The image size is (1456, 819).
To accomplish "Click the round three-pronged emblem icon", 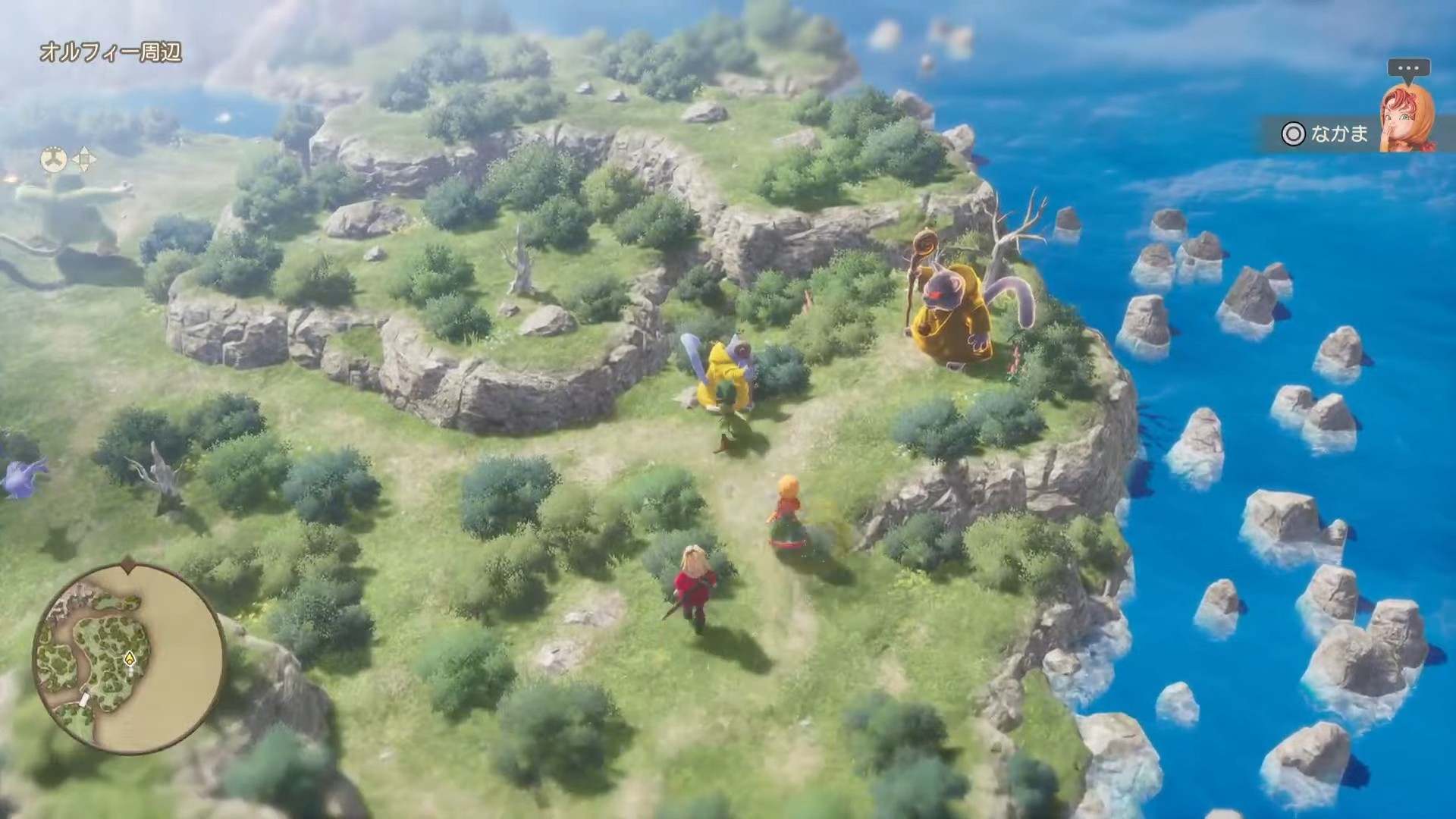I will (x=54, y=159).
